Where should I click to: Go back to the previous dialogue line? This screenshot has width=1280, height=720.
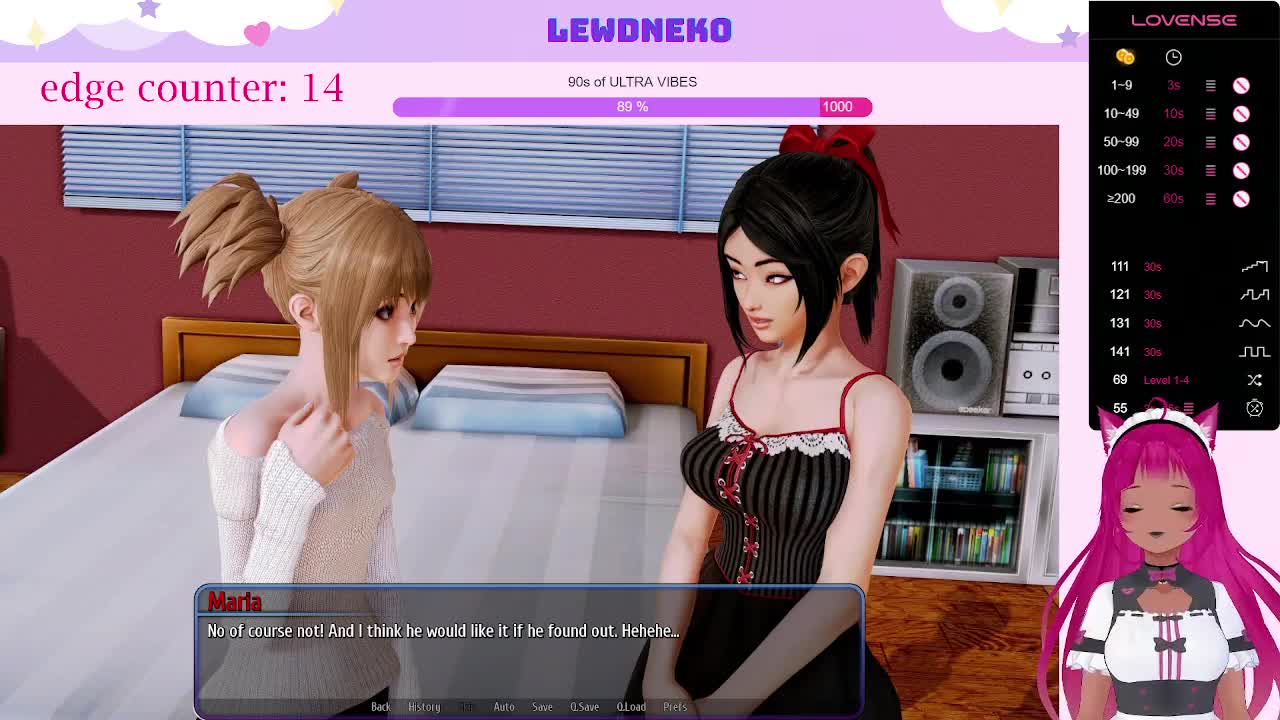coord(381,707)
